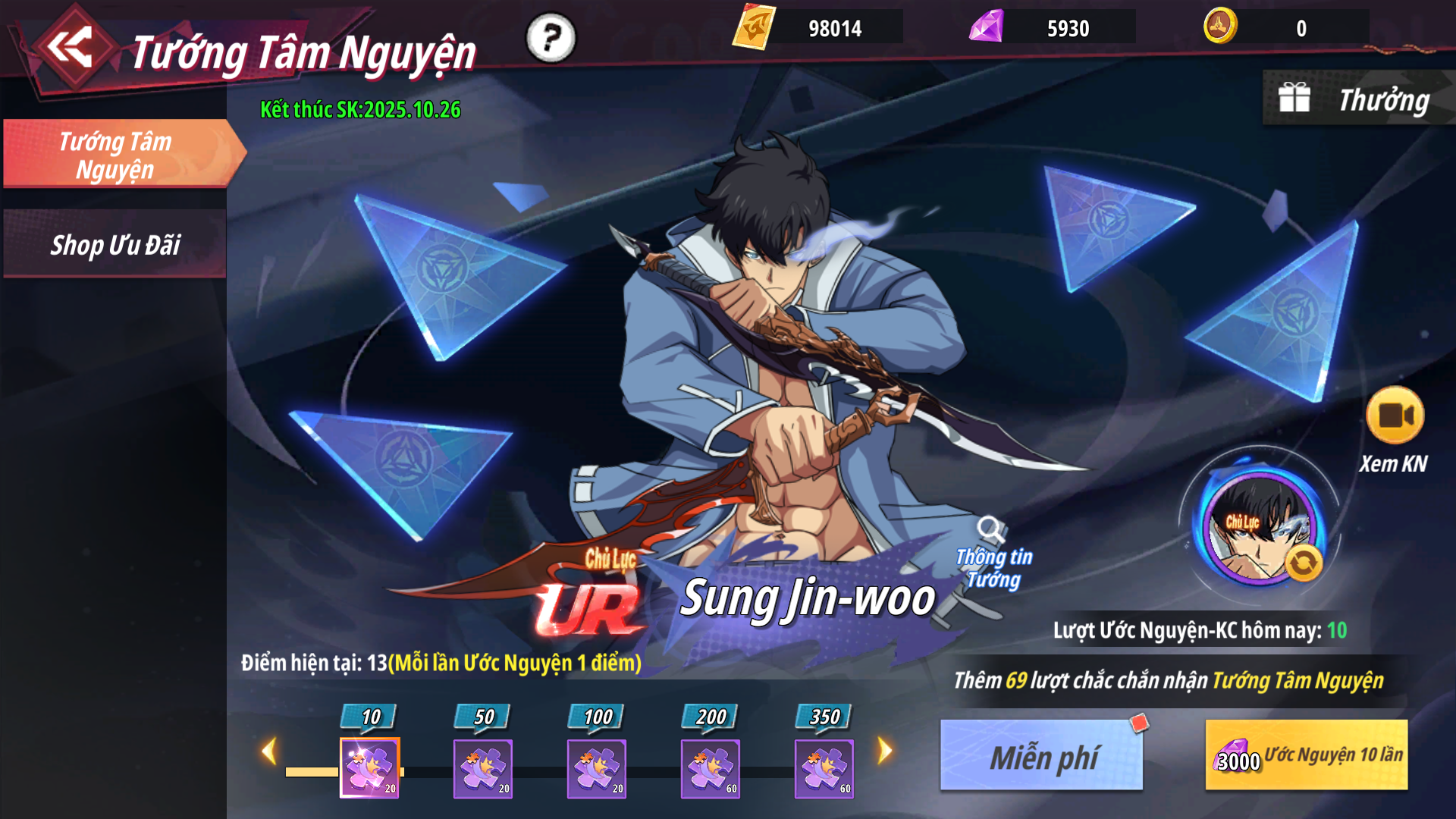Open the Thưởng rewards panel
Screen dimensions: 1456x819
pos(1356,99)
